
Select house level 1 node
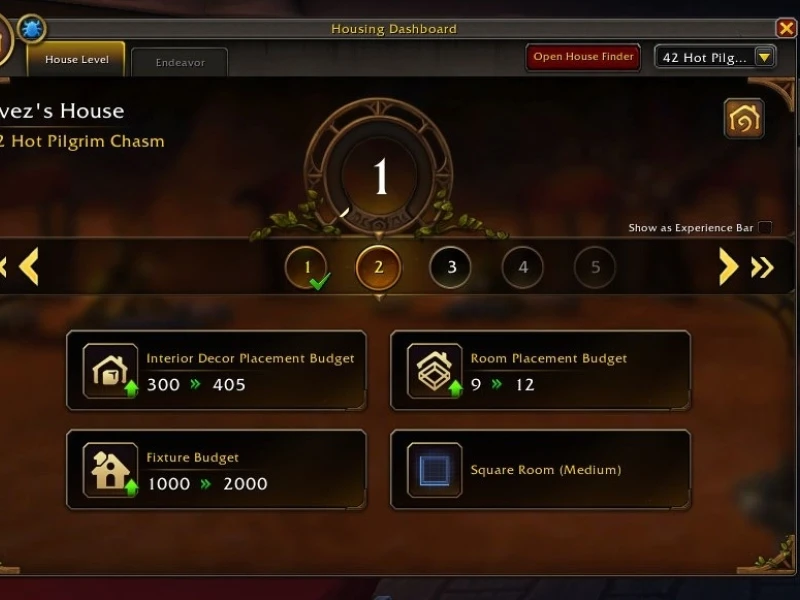tap(307, 267)
